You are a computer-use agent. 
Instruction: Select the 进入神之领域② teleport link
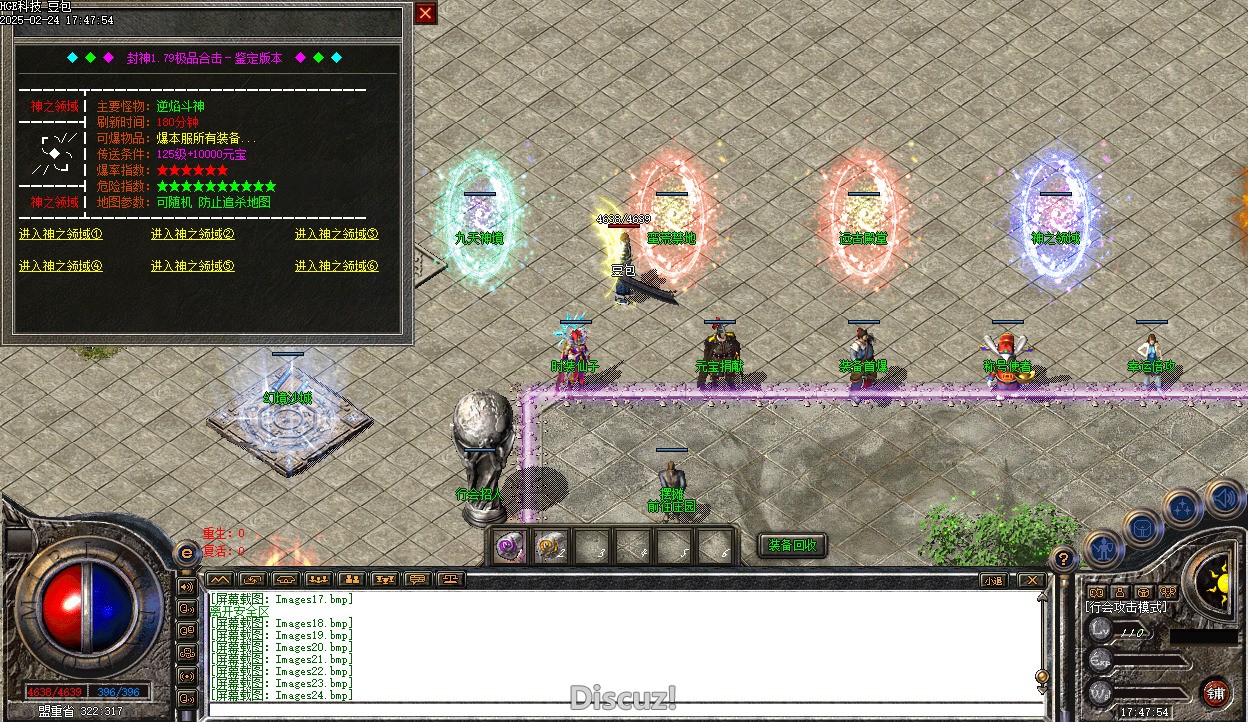pyautogui.click(x=192, y=235)
